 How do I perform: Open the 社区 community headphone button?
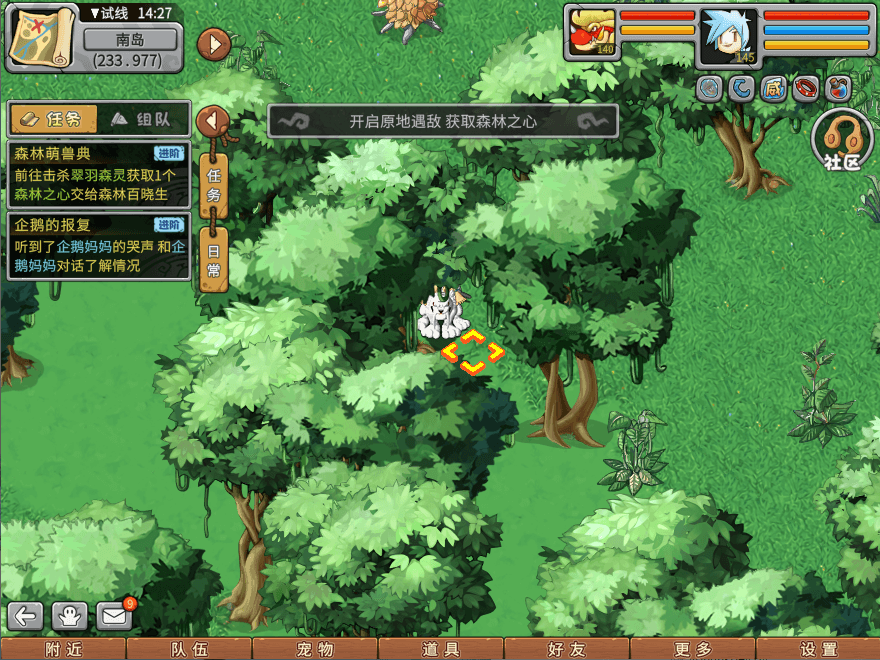pyautogui.click(x=842, y=139)
